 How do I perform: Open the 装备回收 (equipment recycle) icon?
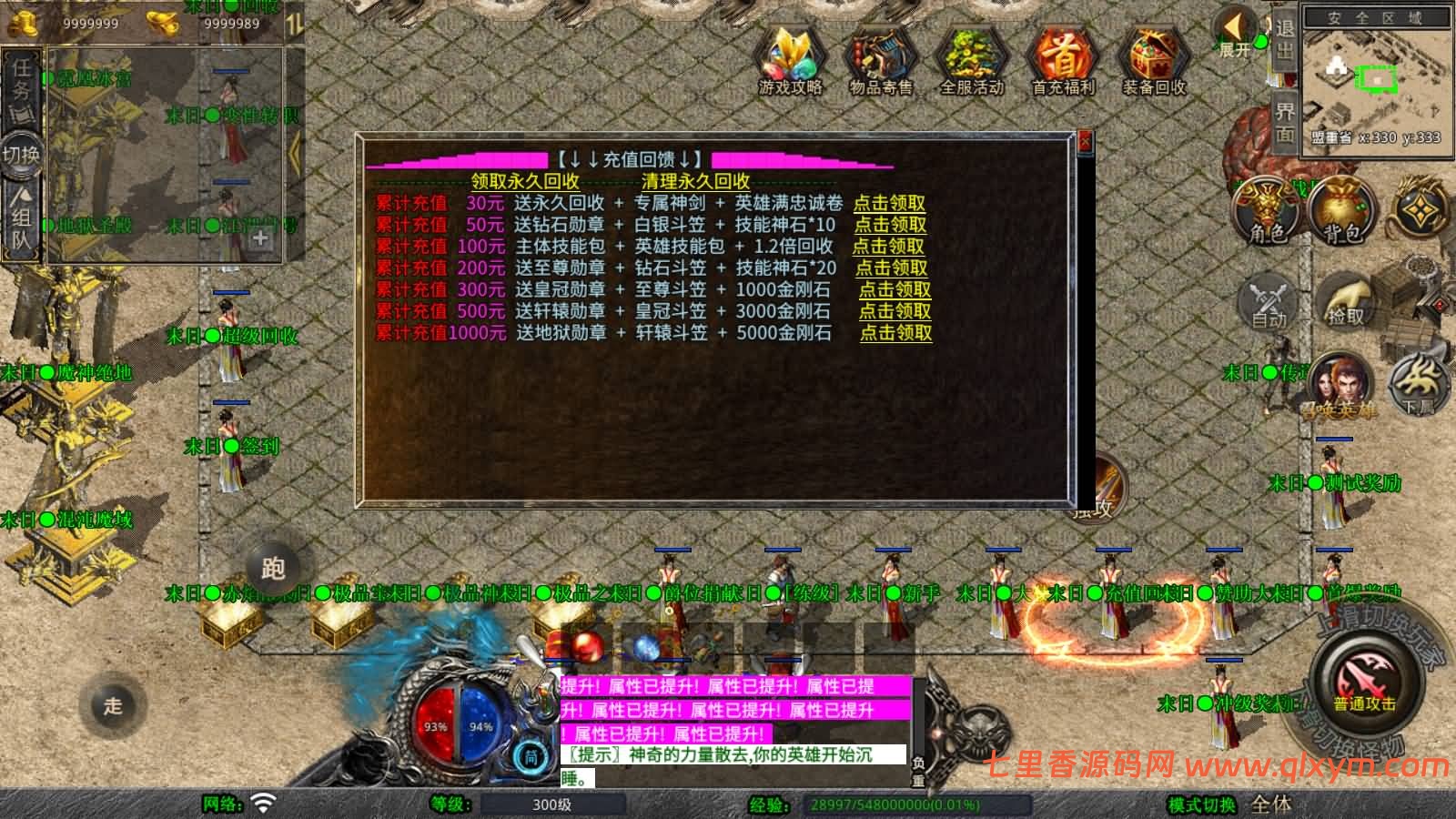point(1154,59)
